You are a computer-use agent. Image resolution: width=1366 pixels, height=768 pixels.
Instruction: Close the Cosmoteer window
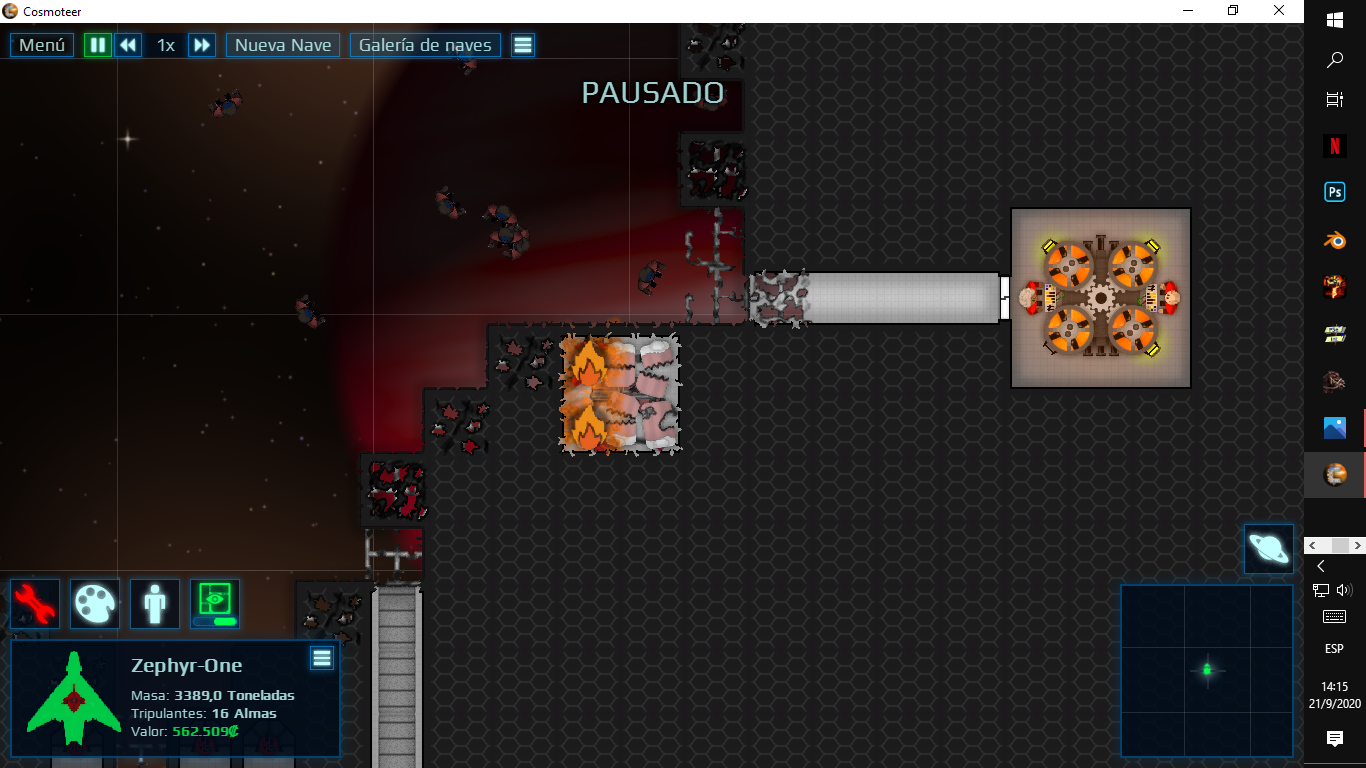click(x=1279, y=11)
